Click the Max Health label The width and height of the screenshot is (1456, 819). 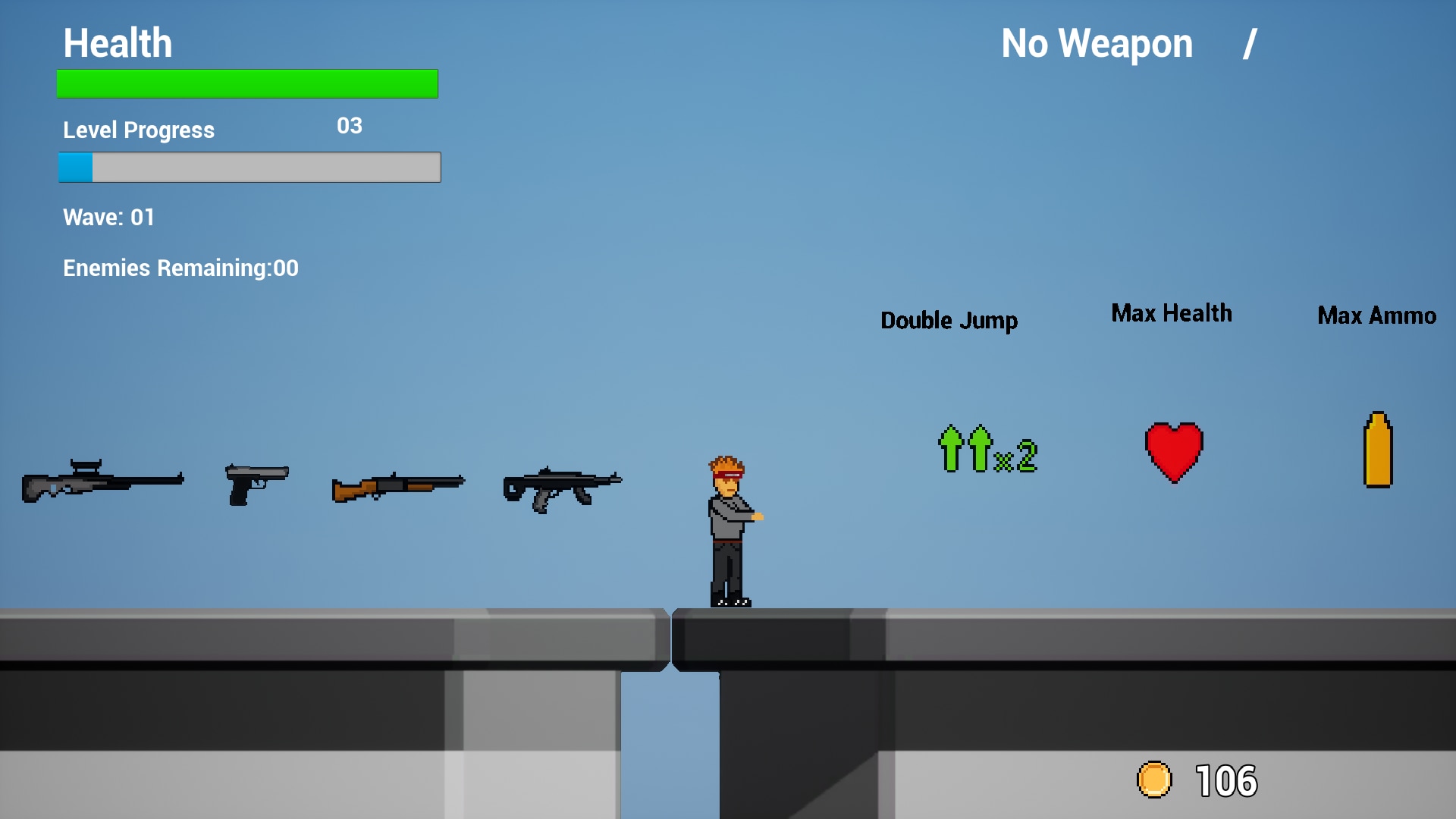pyautogui.click(x=1171, y=313)
